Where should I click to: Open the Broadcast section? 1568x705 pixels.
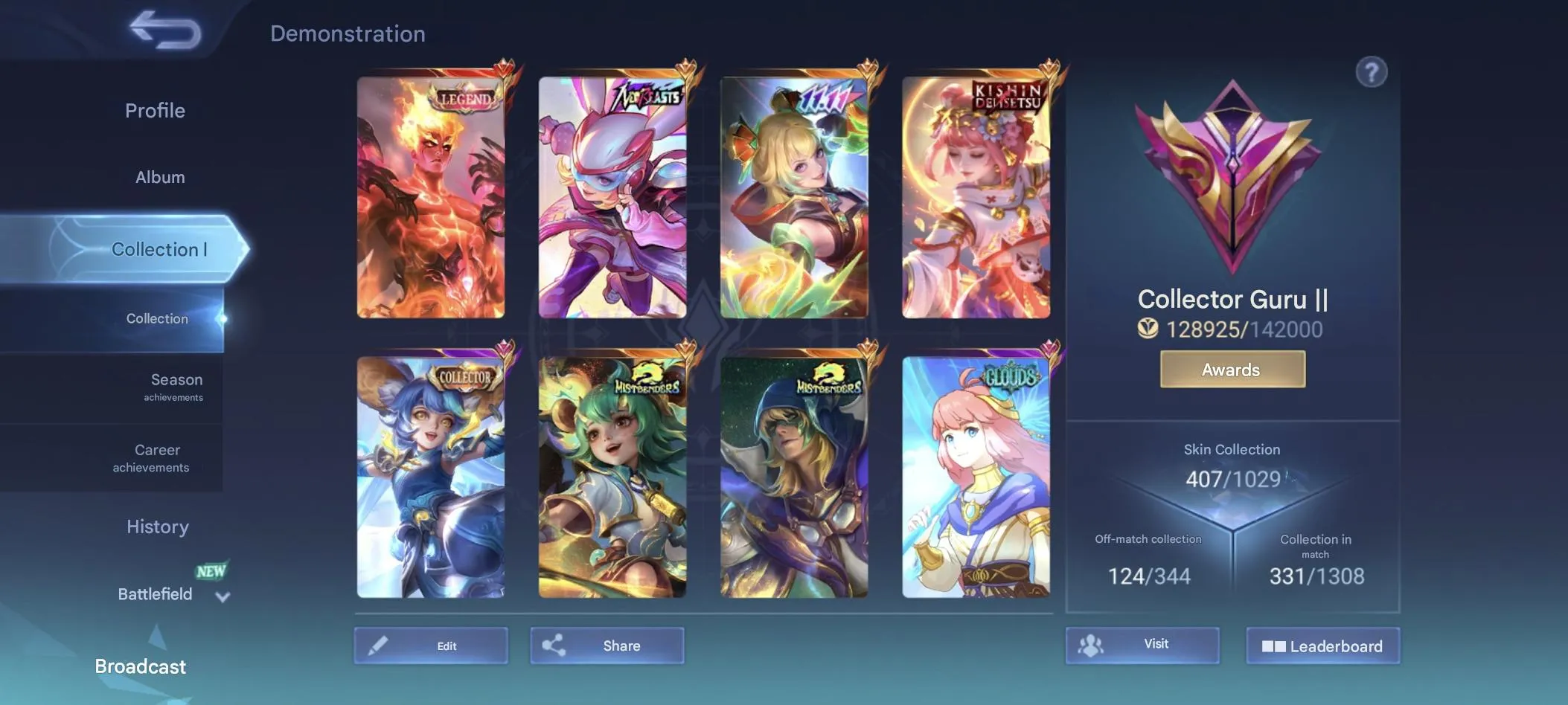click(141, 666)
